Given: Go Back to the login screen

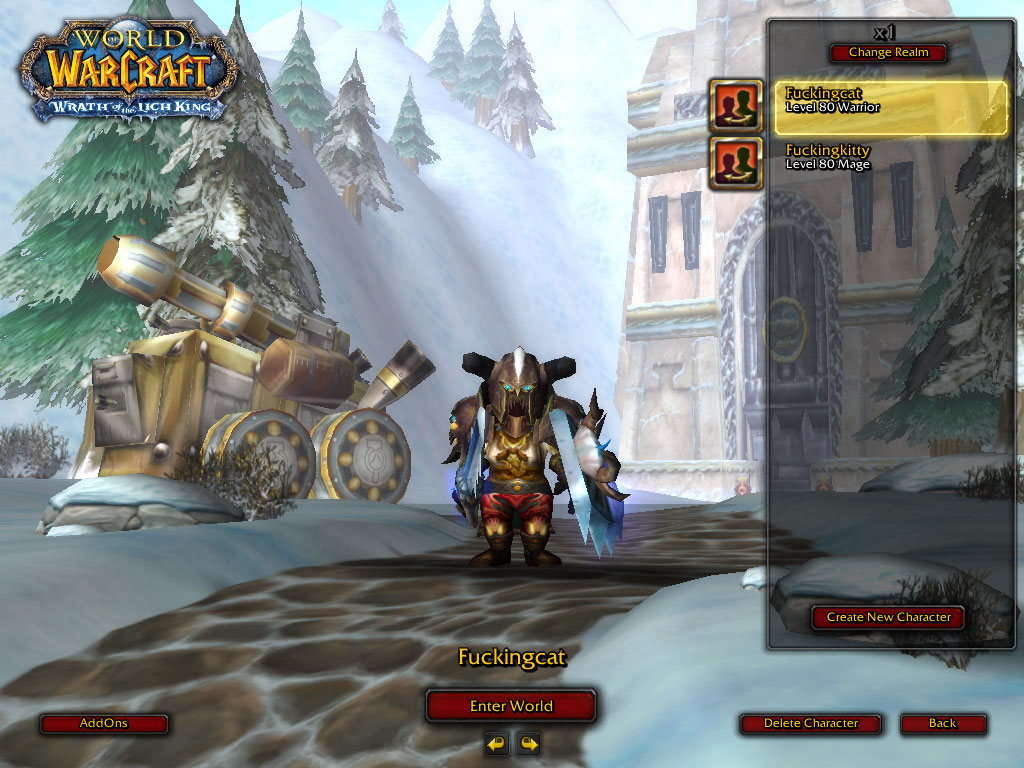Looking at the screenshot, I should tap(942, 723).
